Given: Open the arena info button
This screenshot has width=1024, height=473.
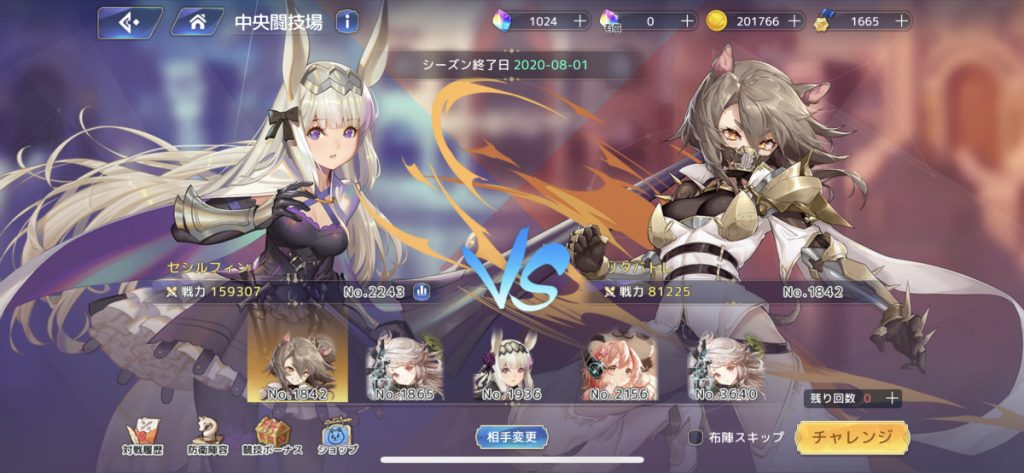Looking at the screenshot, I should 347,21.
